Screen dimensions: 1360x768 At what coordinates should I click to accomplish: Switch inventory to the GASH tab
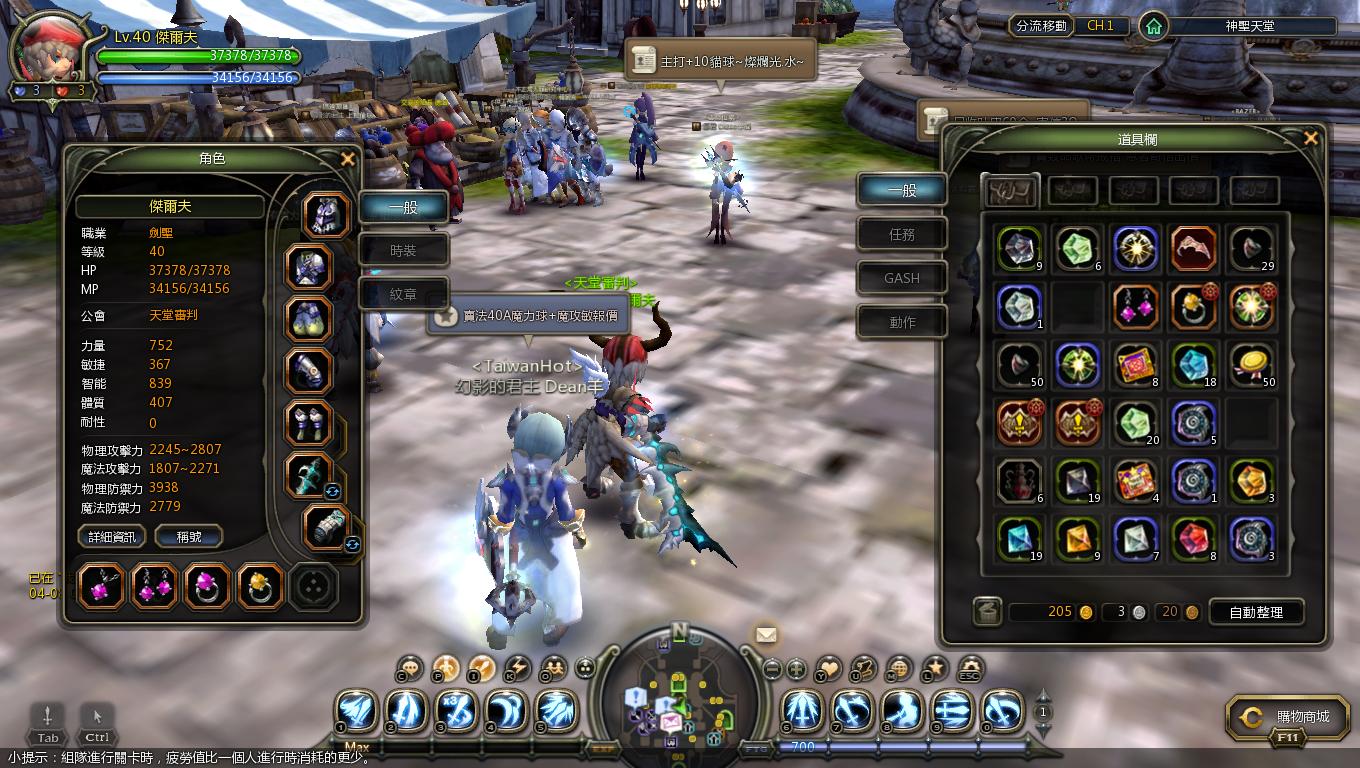(902, 278)
